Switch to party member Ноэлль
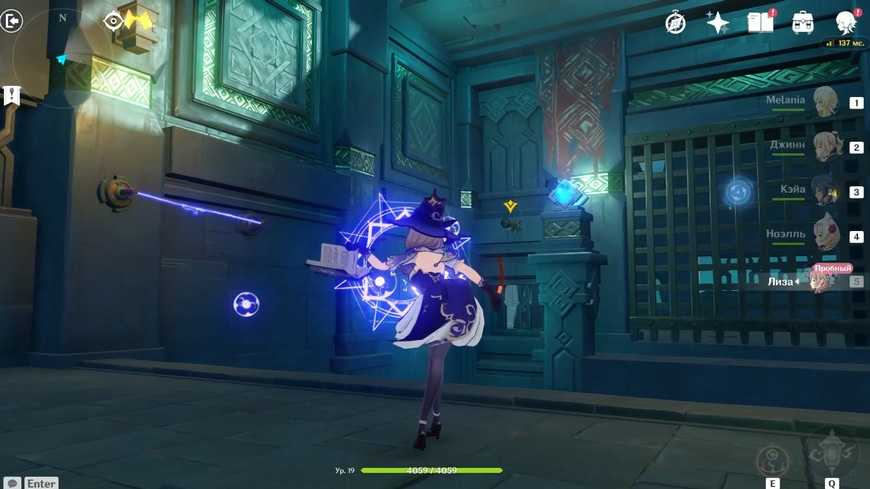This screenshot has height=489, width=870. [825, 236]
